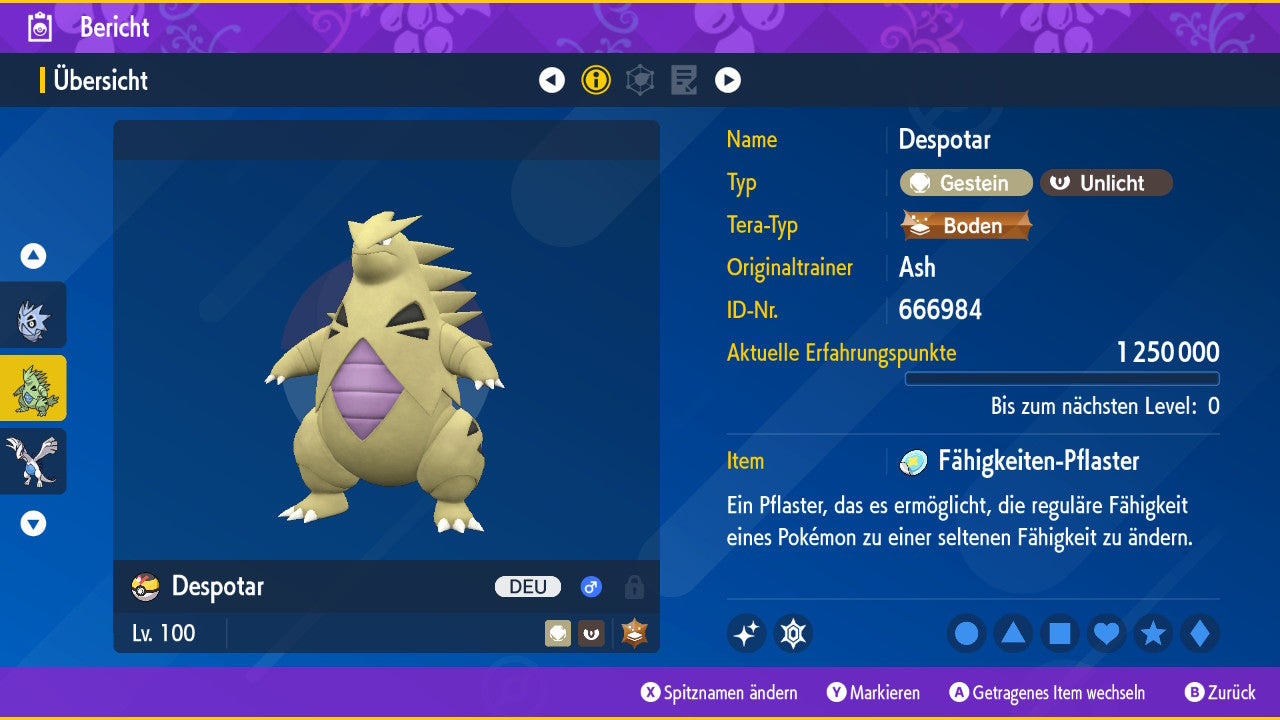Choose the Despotar party thumbnail
The width and height of the screenshot is (1280, 720).
[x=33, y=388]
